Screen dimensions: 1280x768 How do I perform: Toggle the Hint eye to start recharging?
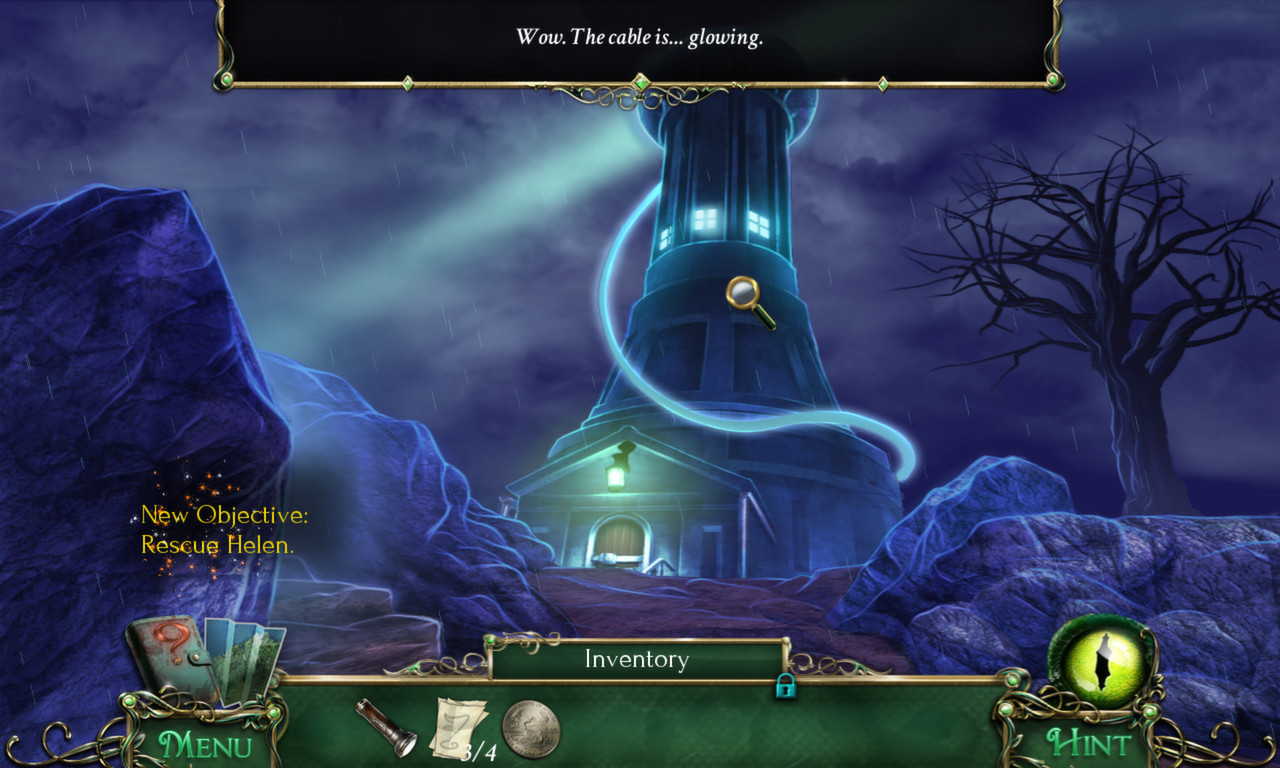[1100, 665]
